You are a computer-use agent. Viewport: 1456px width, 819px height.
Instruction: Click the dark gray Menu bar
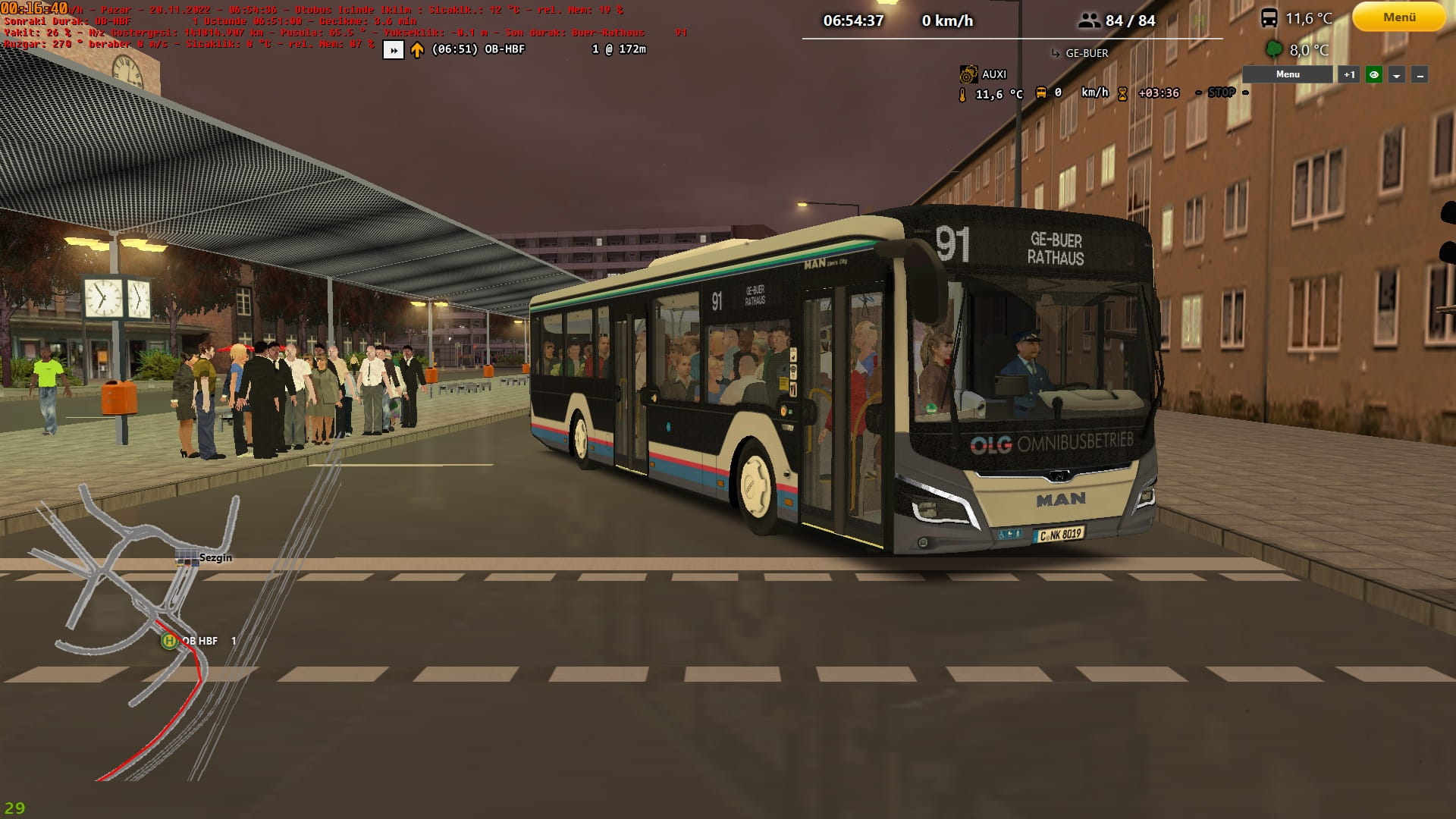(x=1287, y=74)
